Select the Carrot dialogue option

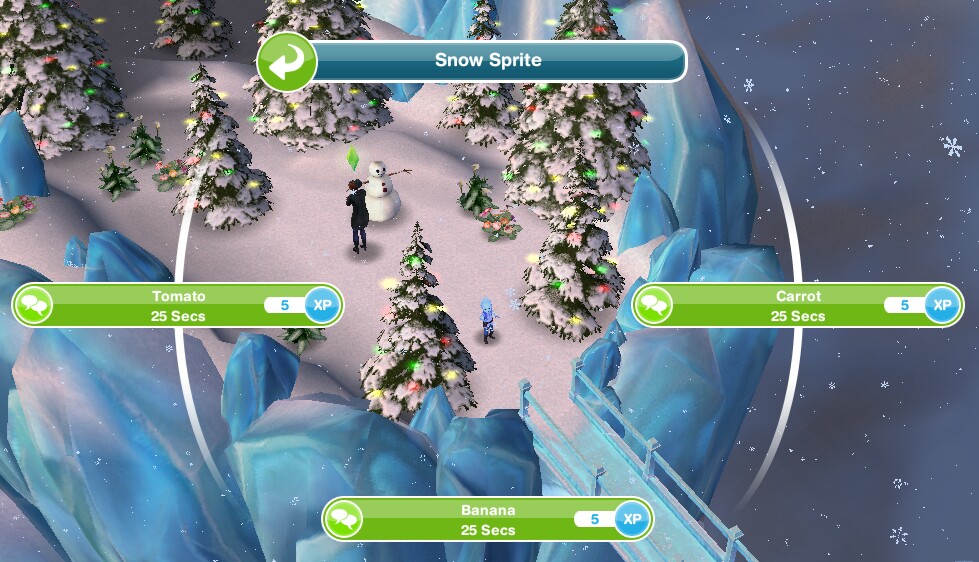coord(797,305)
